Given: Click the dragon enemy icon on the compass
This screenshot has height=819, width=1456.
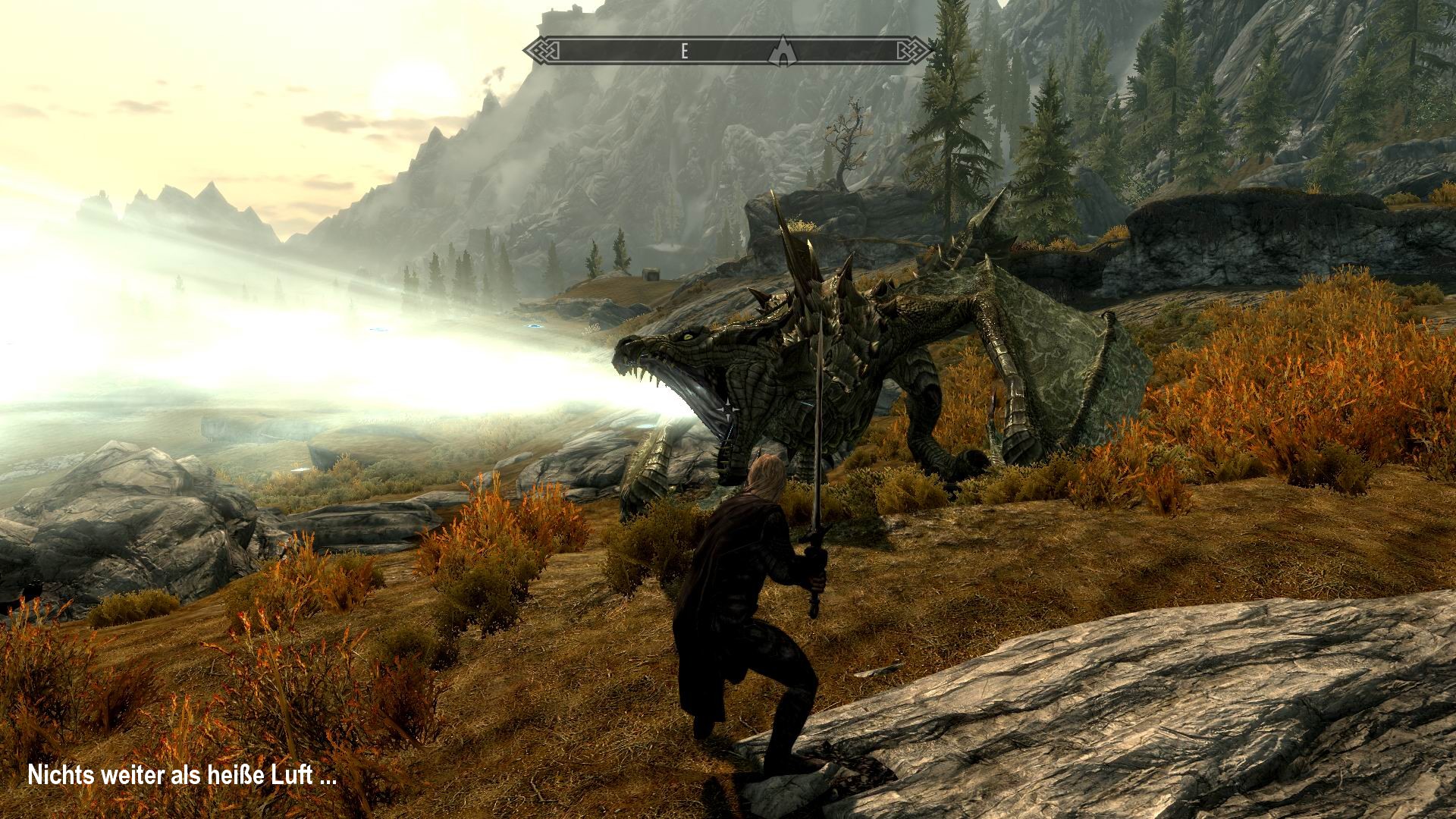Looking at the screenshot, I should [783, 49].
